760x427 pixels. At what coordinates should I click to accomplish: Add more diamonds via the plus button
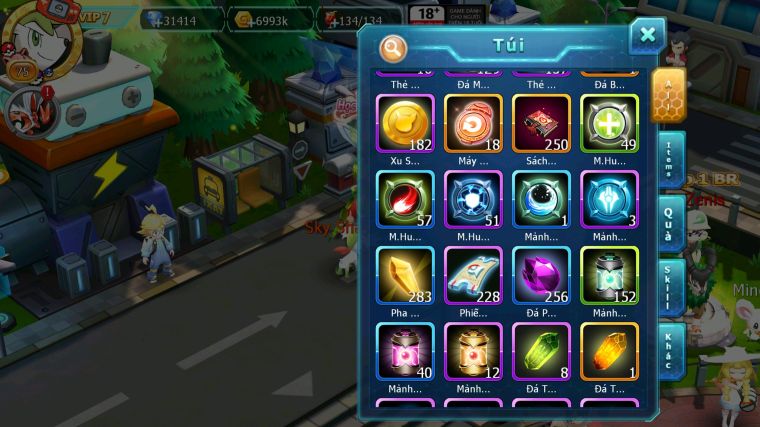(x=155, y=20)
